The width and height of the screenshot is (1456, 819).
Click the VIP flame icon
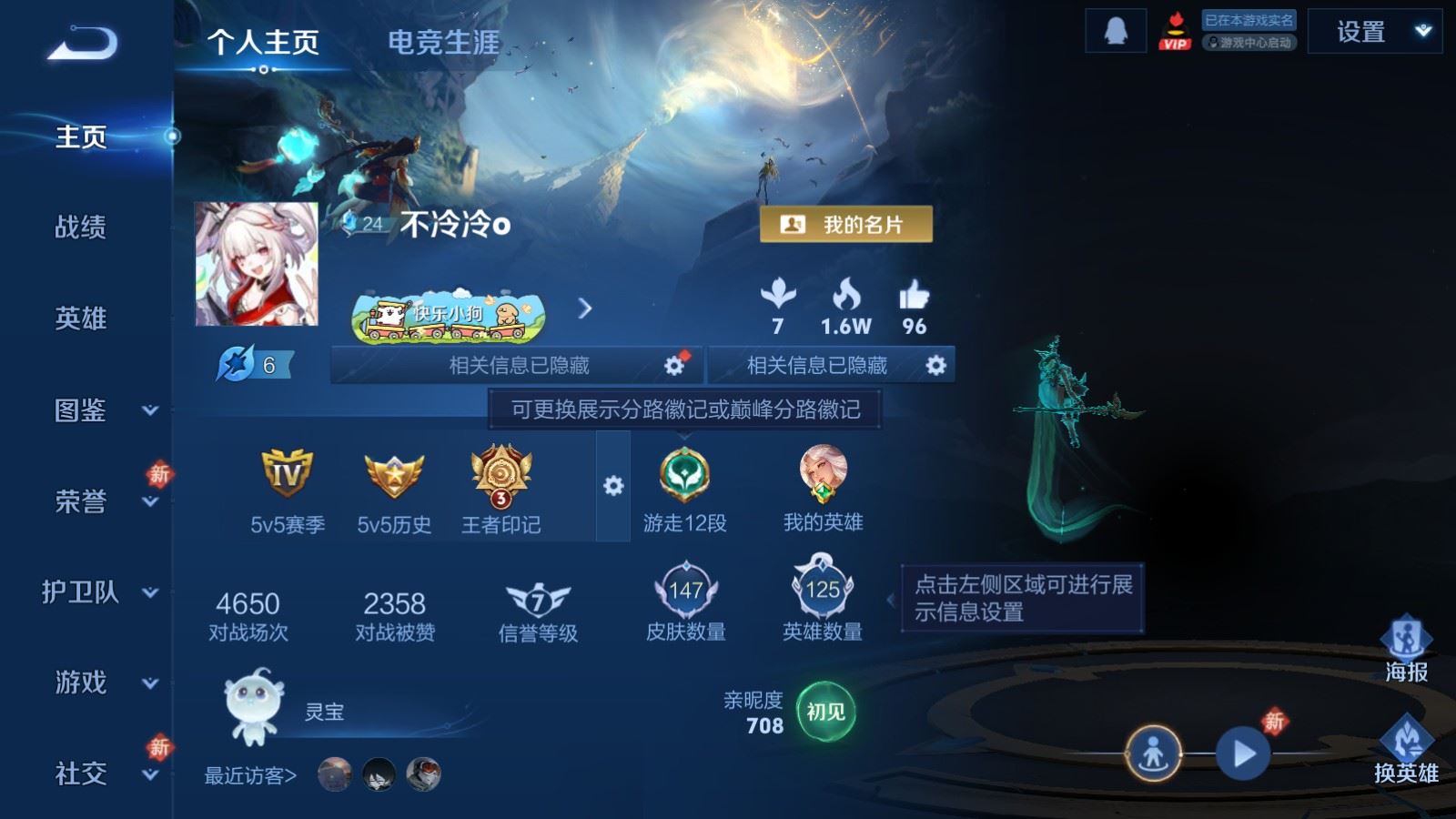tap(1177, 30)
